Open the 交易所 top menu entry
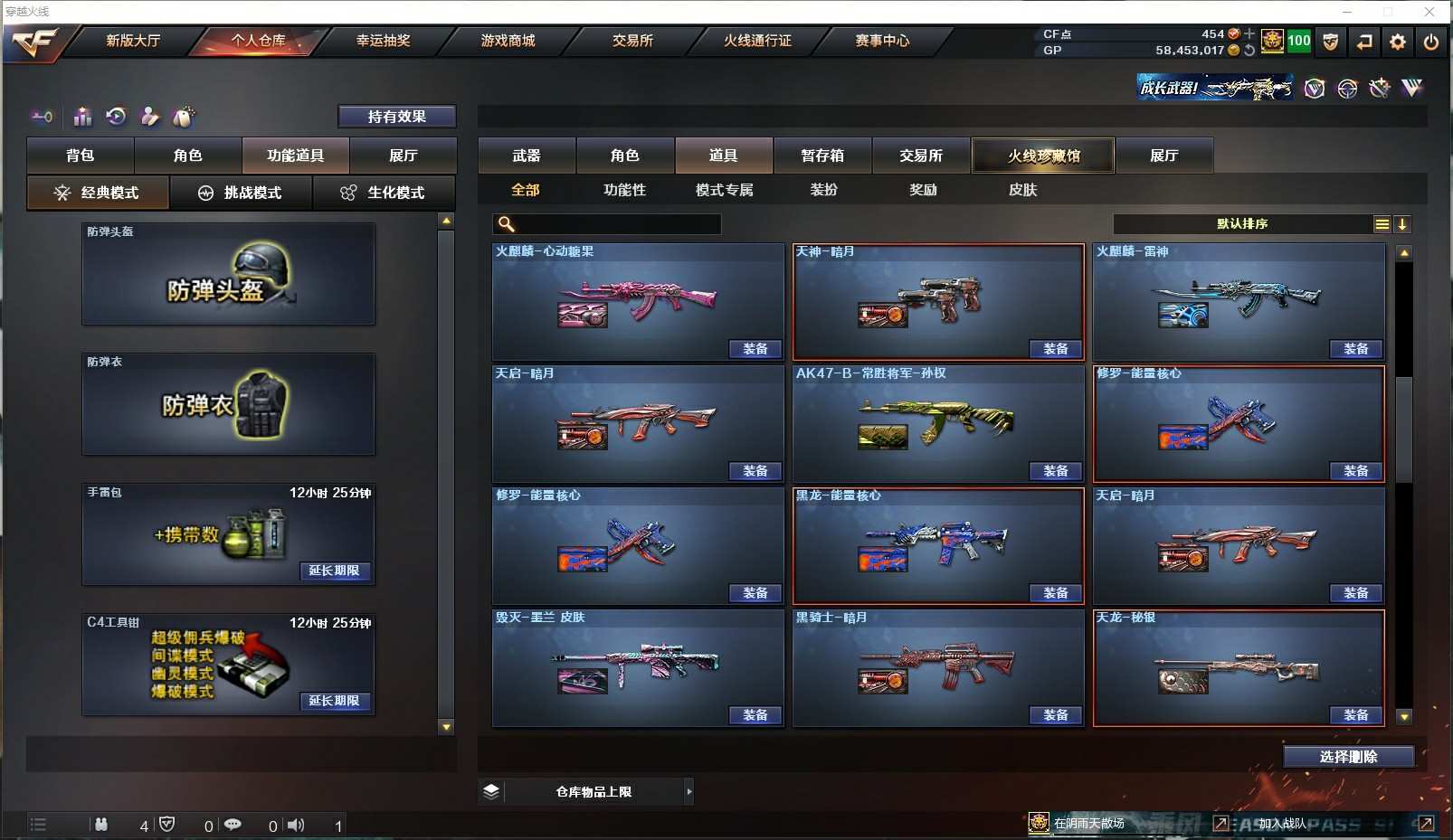Viewport: 1453px width, 840px height. coord(632,41)
